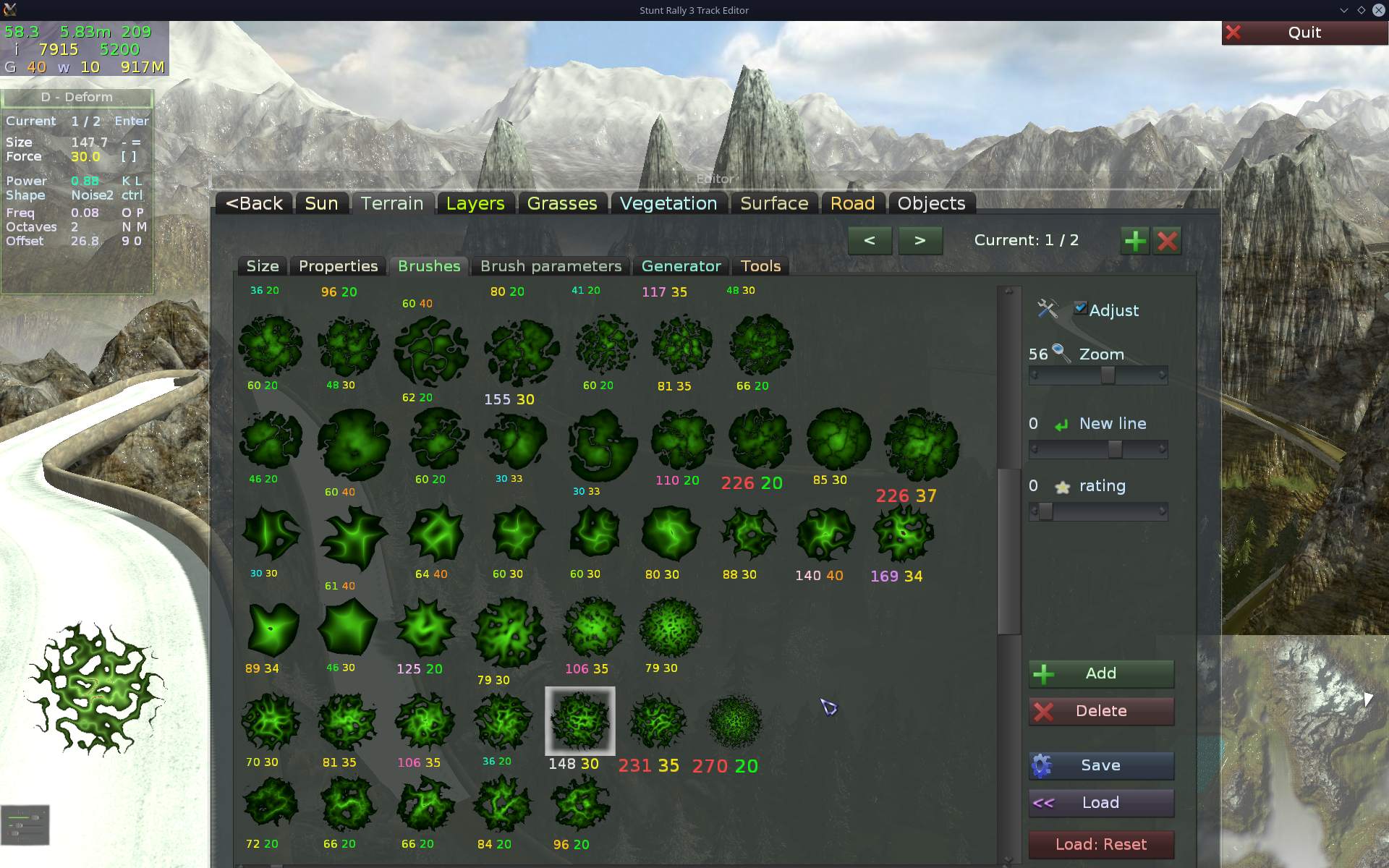This screenshot has height=868, width=1389.
Task: Click the Load: Reset button
Action: click(x=1100, y=844)
